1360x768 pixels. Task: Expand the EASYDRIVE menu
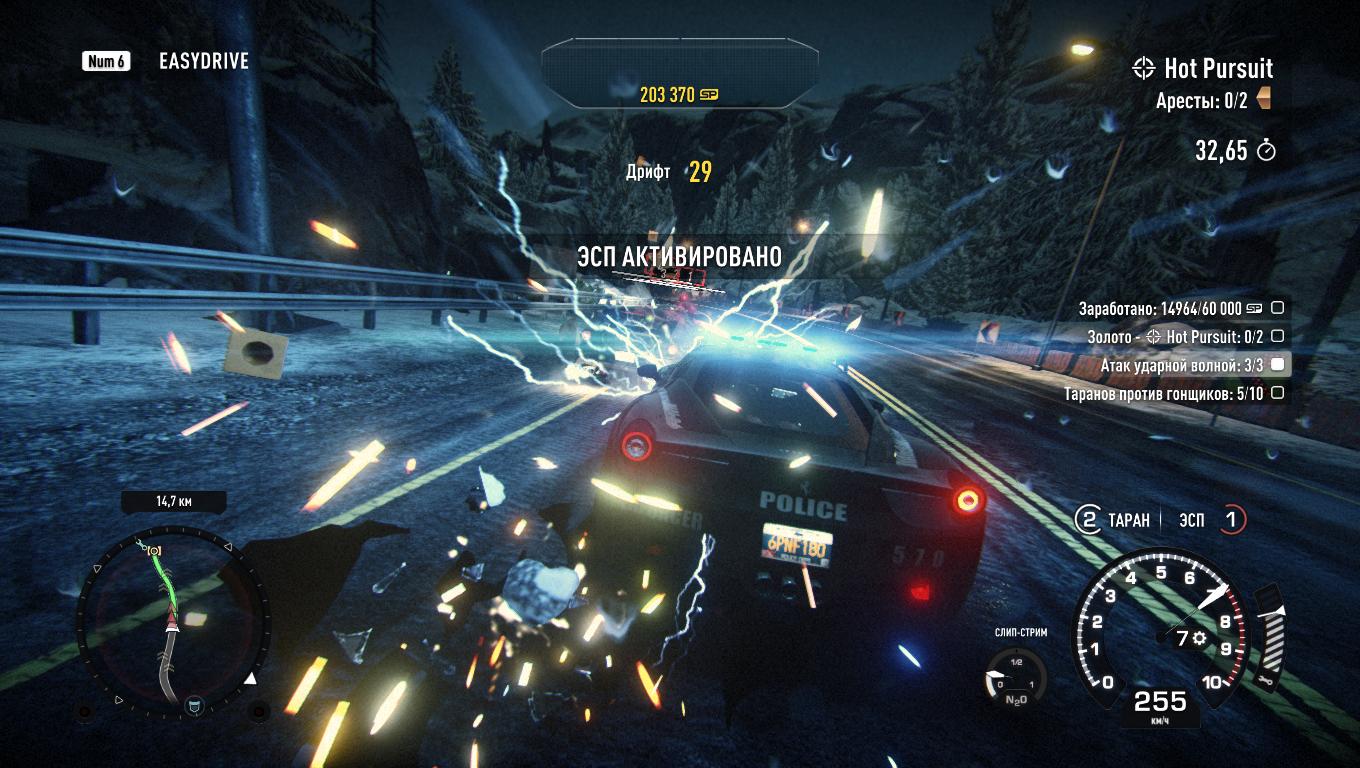click(203, 61)
